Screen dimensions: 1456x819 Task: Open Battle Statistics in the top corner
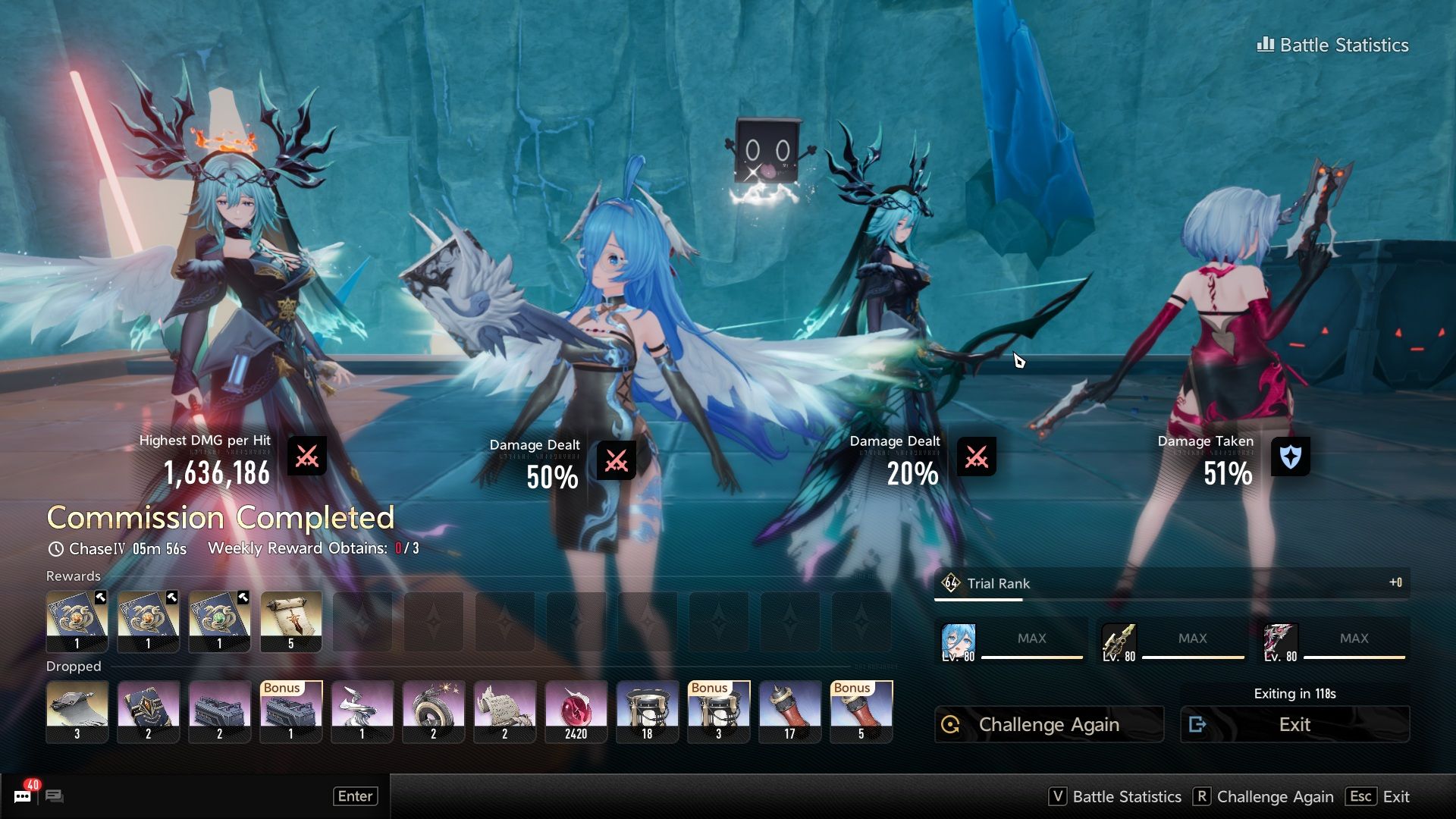click(1333, 45)
